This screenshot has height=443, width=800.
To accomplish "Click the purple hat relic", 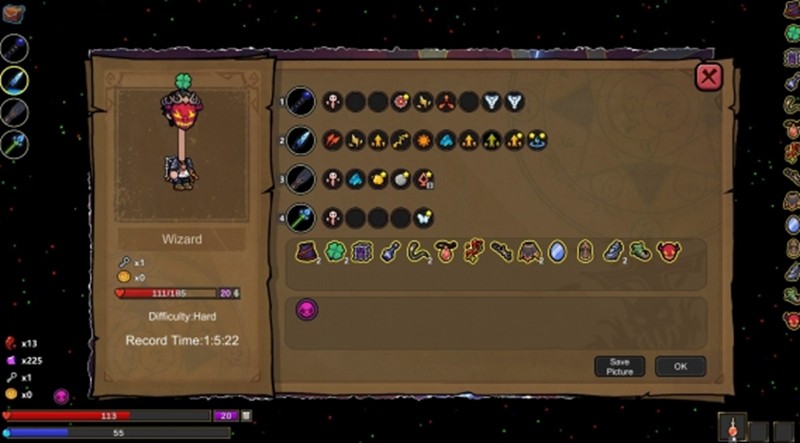I will pyautogui.click(x=305, y=253).
